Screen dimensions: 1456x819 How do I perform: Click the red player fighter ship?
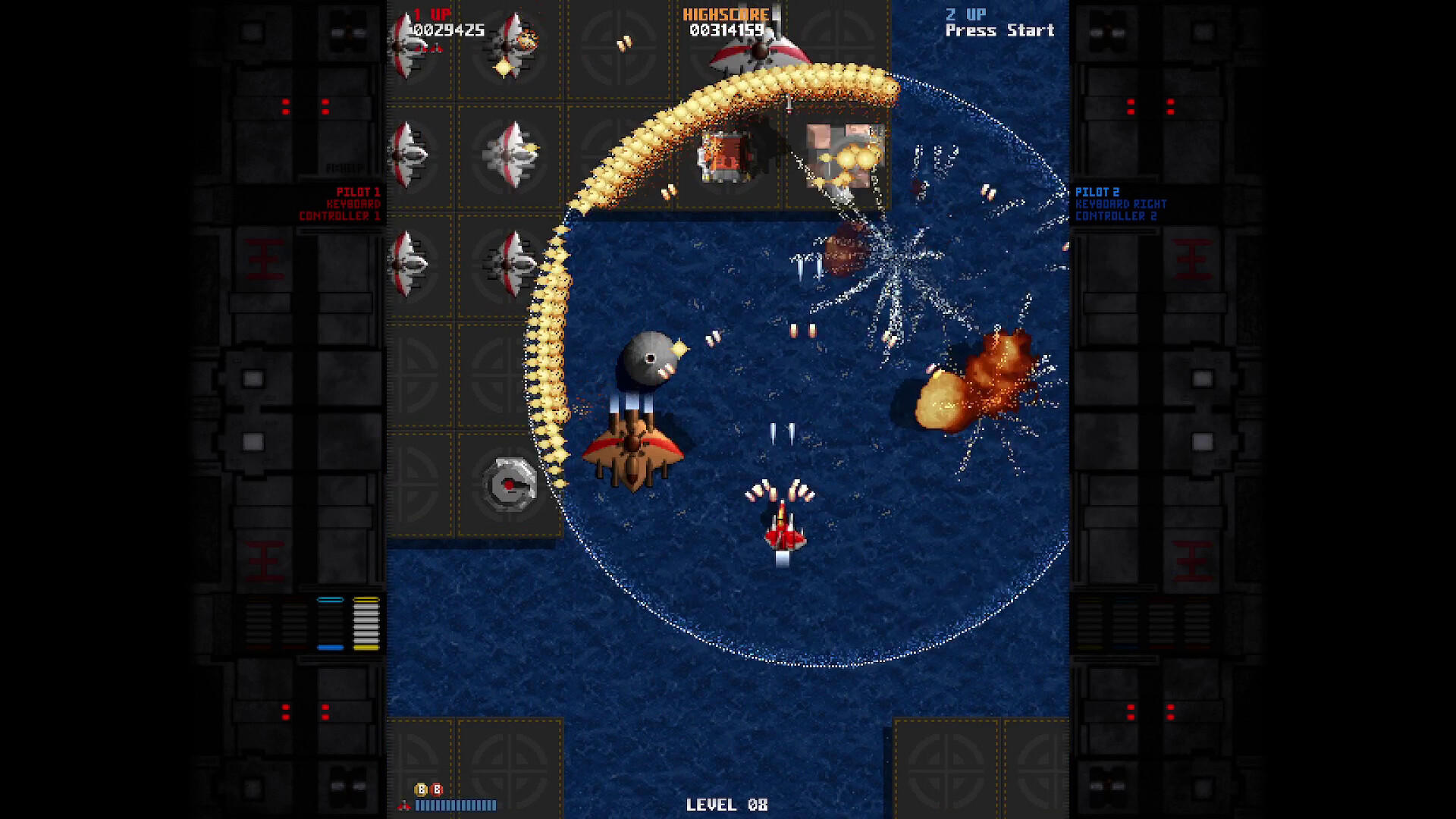tap(786, 533)
